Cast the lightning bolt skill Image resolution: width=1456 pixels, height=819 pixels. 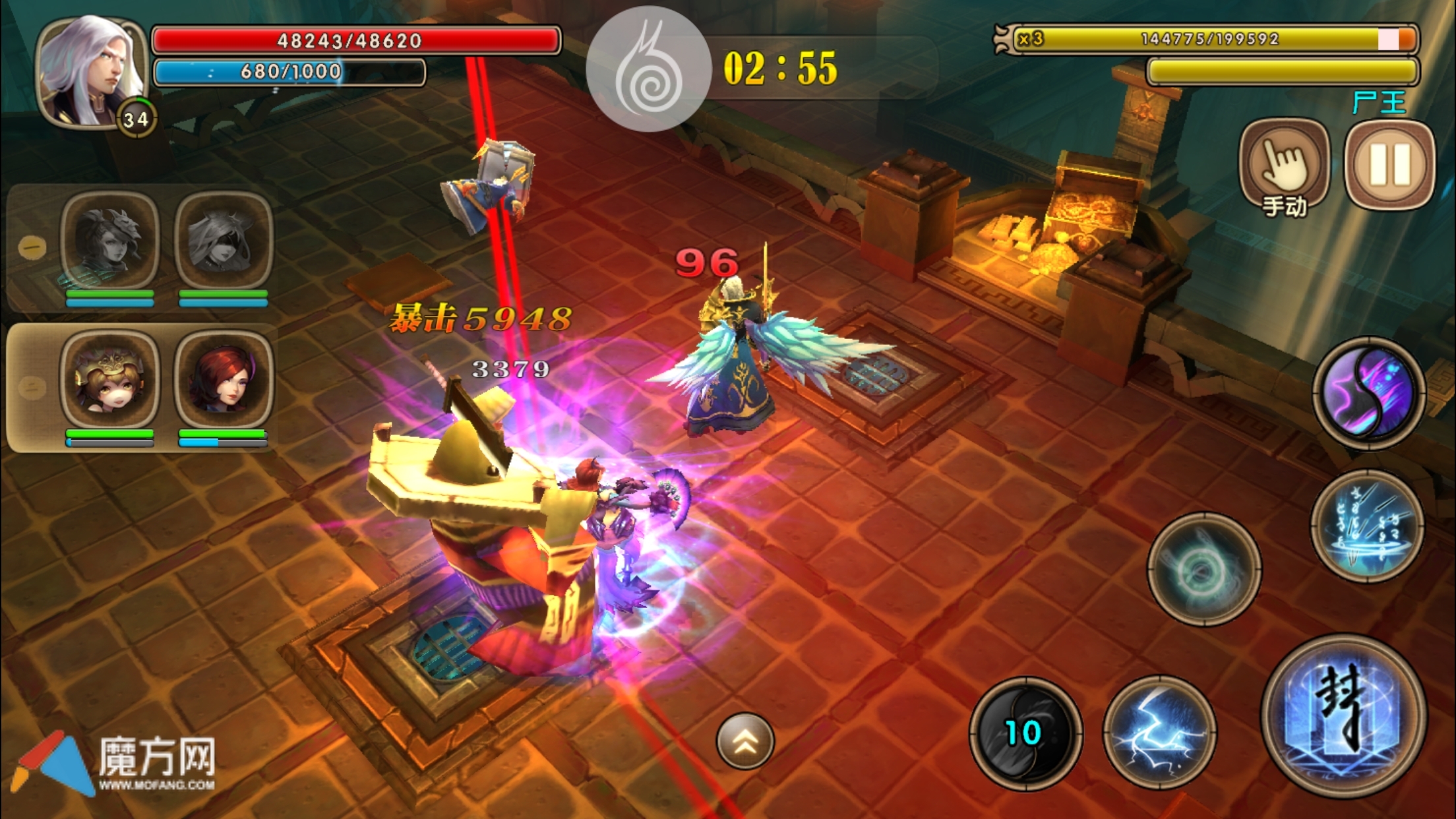coord(1159,733)
